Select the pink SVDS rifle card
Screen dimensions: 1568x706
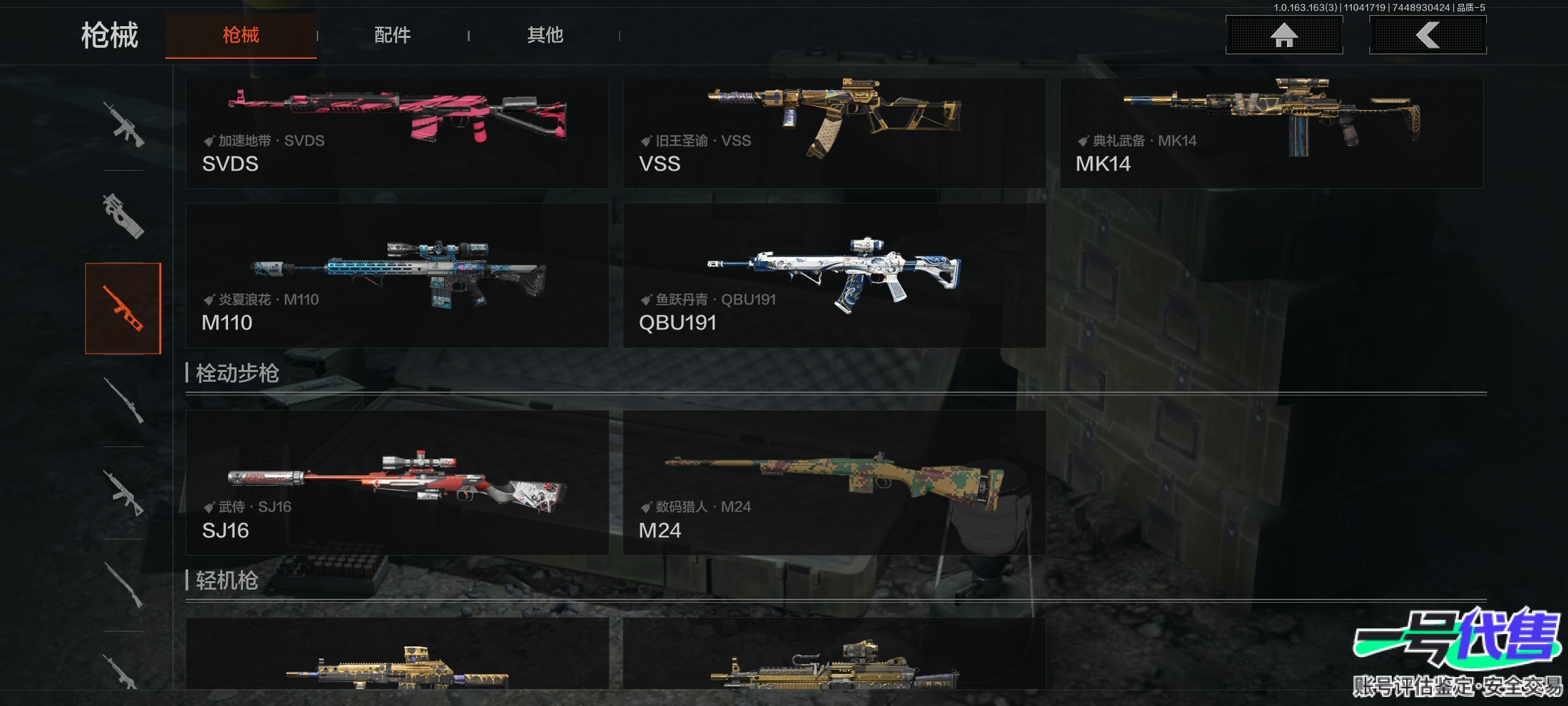pos(397,133)
